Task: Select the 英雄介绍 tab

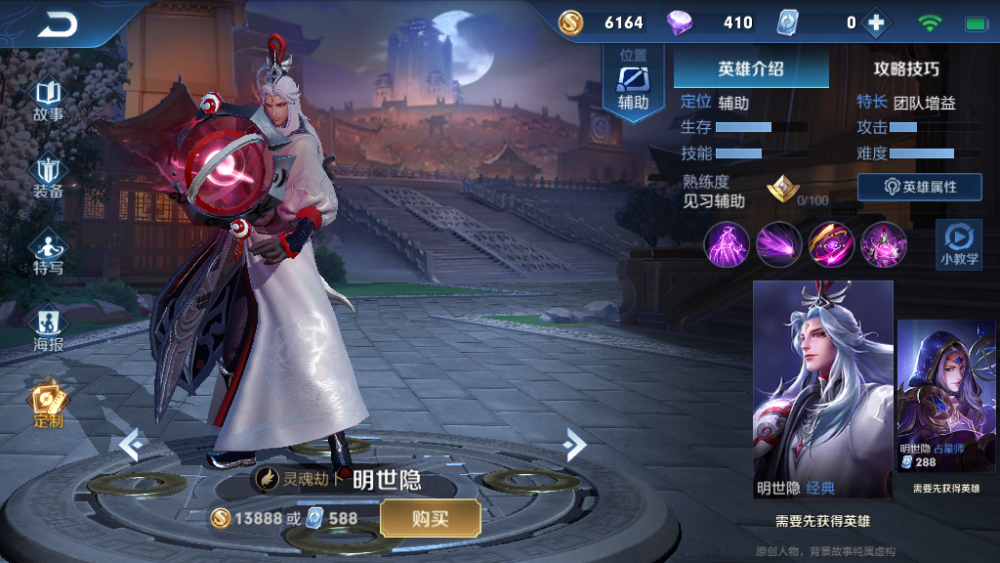Action: [751, 69]
